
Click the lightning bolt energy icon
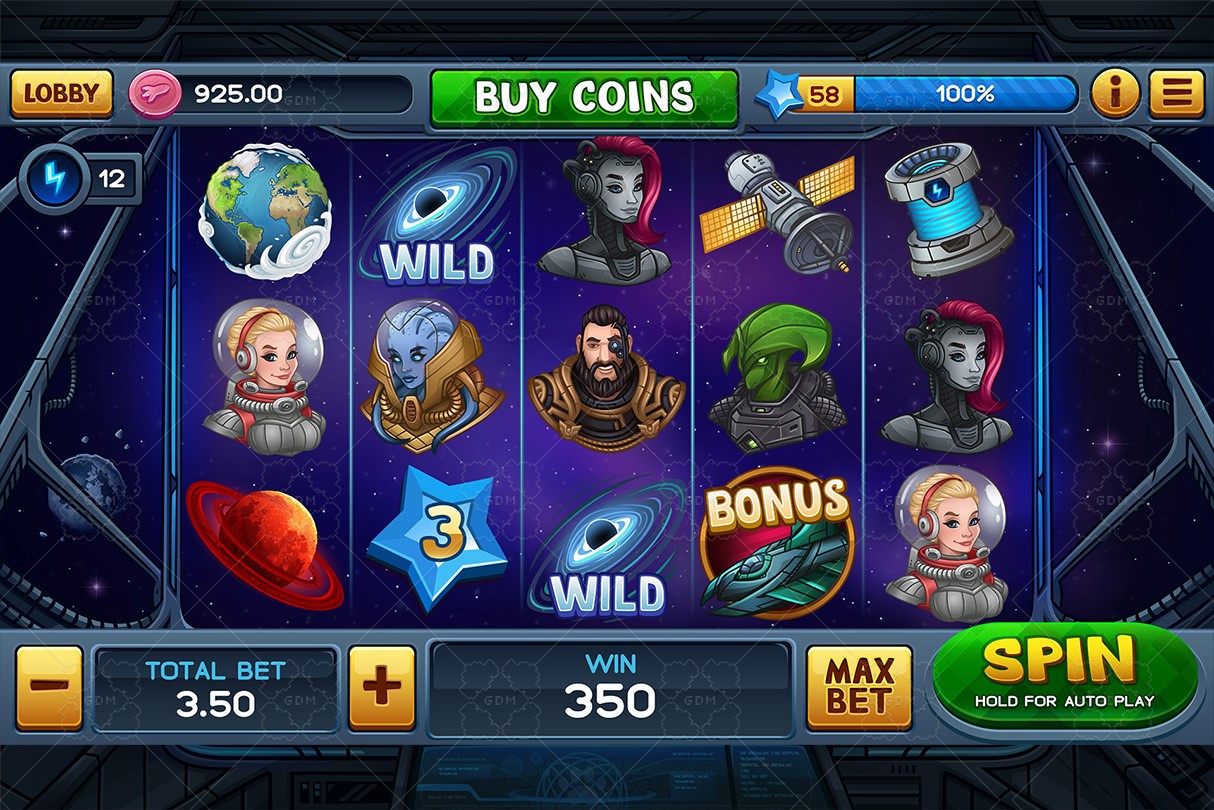(x=51, y=180)
